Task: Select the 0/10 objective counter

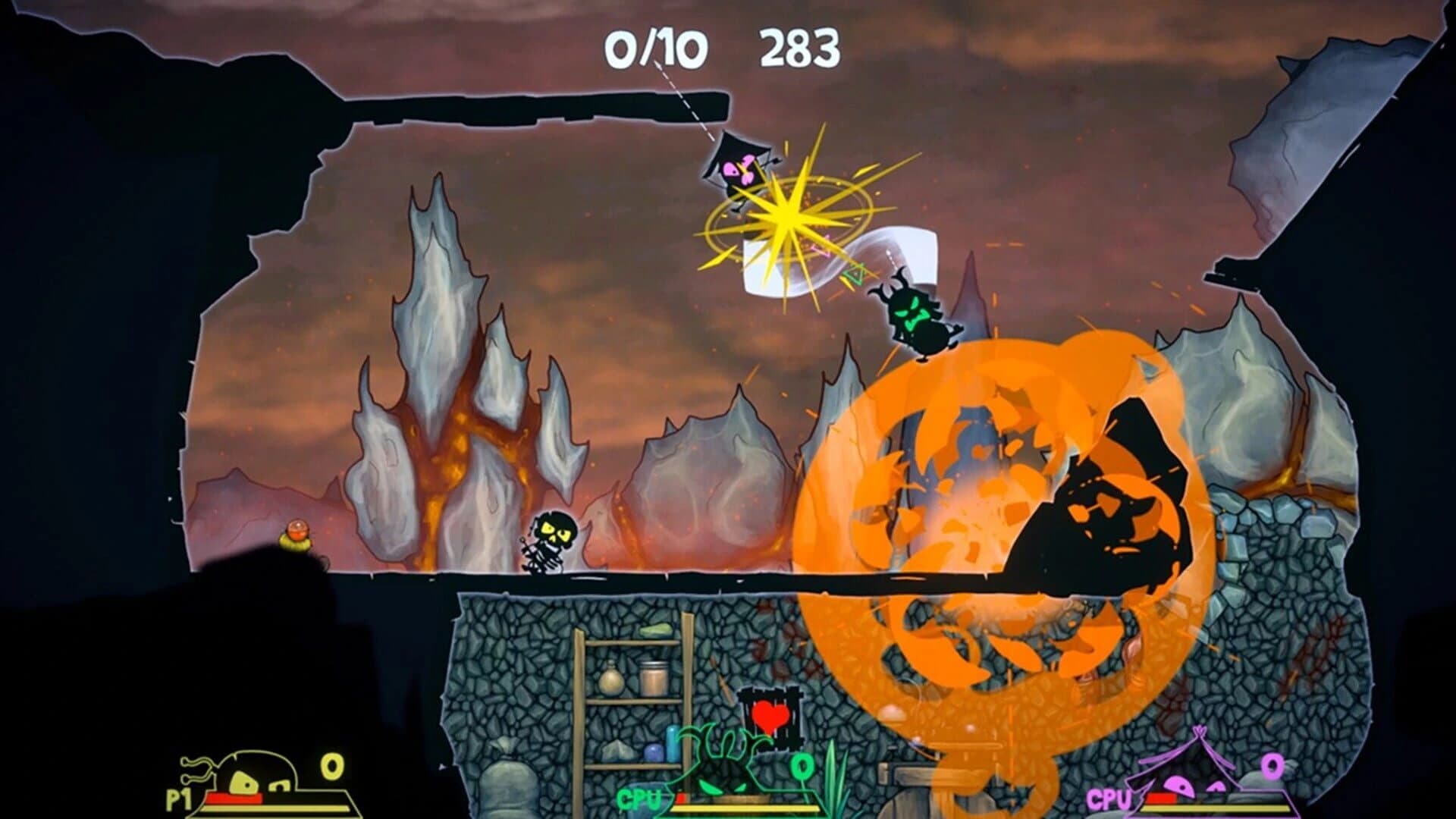Action: [x=658, y=47]
